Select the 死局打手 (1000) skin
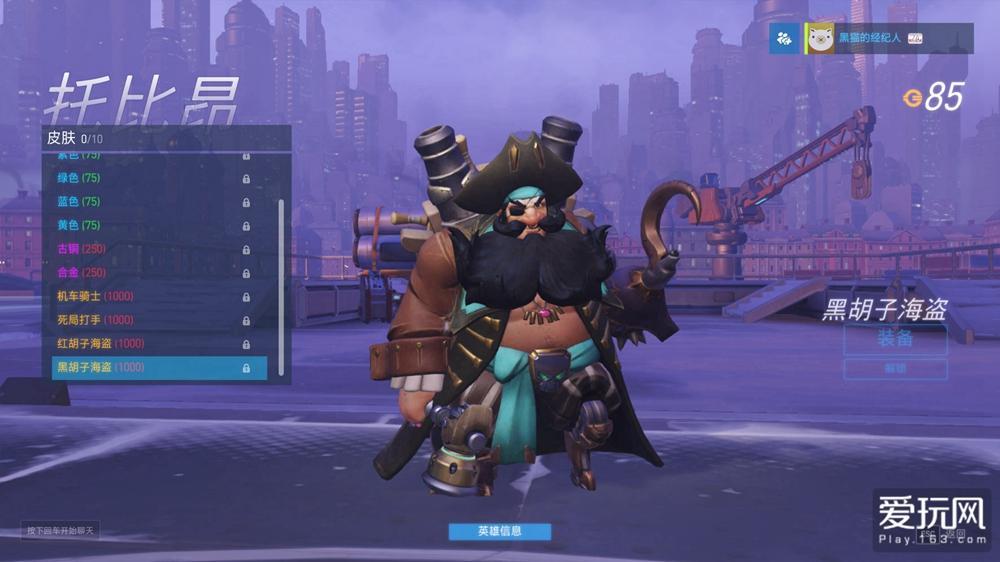 (x=150, y=320)
